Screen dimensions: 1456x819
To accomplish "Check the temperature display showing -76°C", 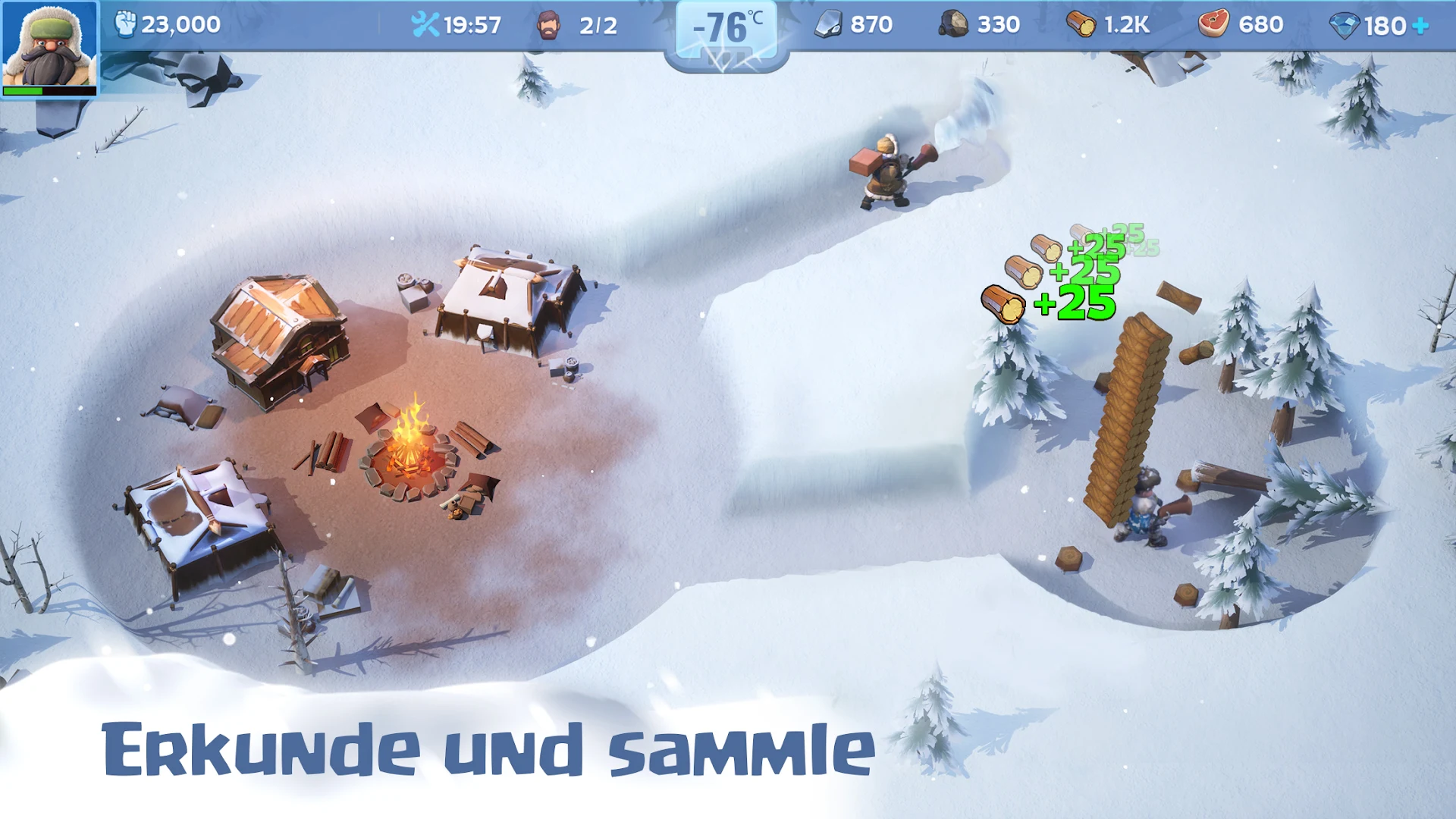I will tap(726, 29).
